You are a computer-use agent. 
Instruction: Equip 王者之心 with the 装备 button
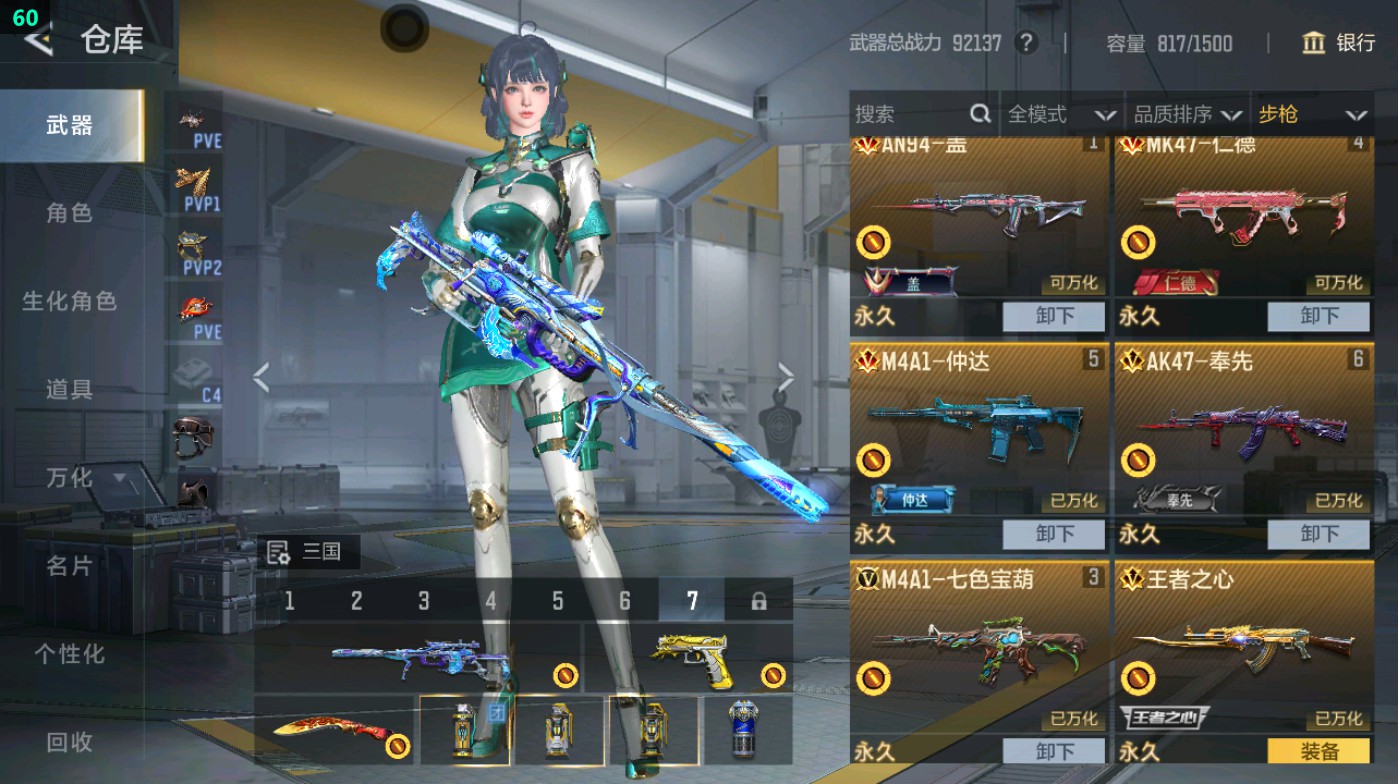pyautogui.click(x=1318, y=751)
